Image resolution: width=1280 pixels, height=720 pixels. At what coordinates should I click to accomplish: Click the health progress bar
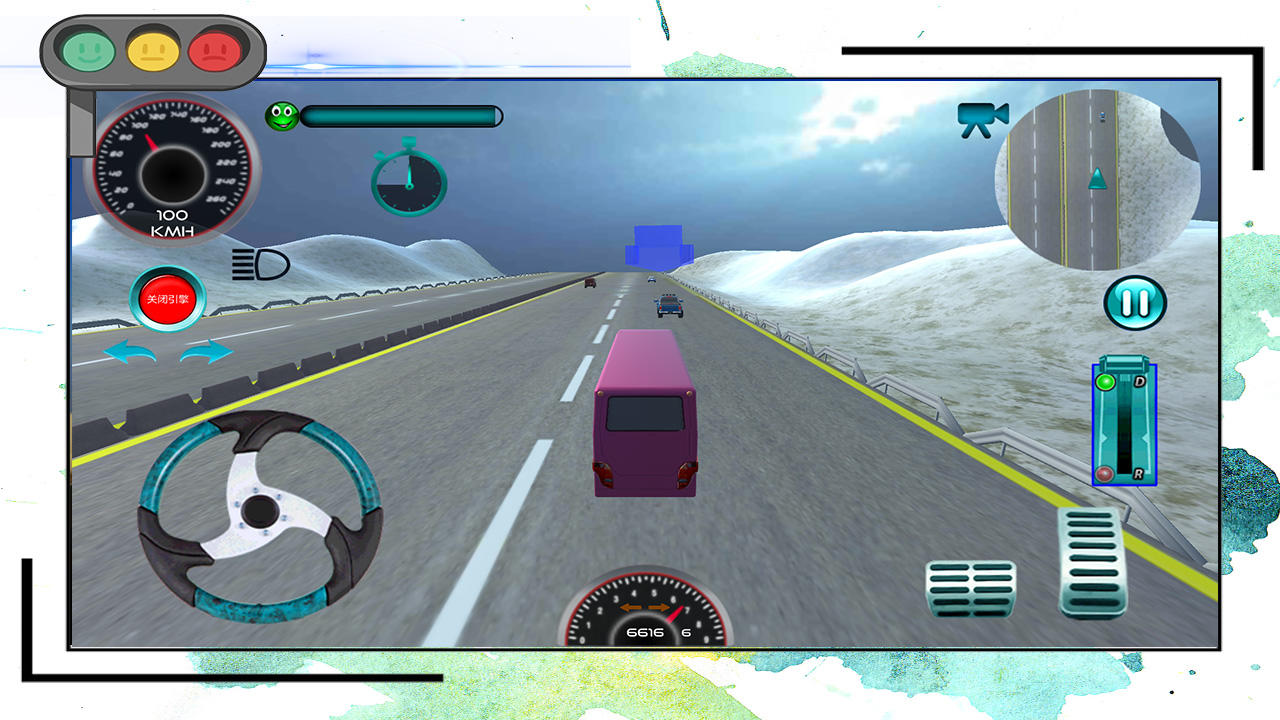pos(400,117)
